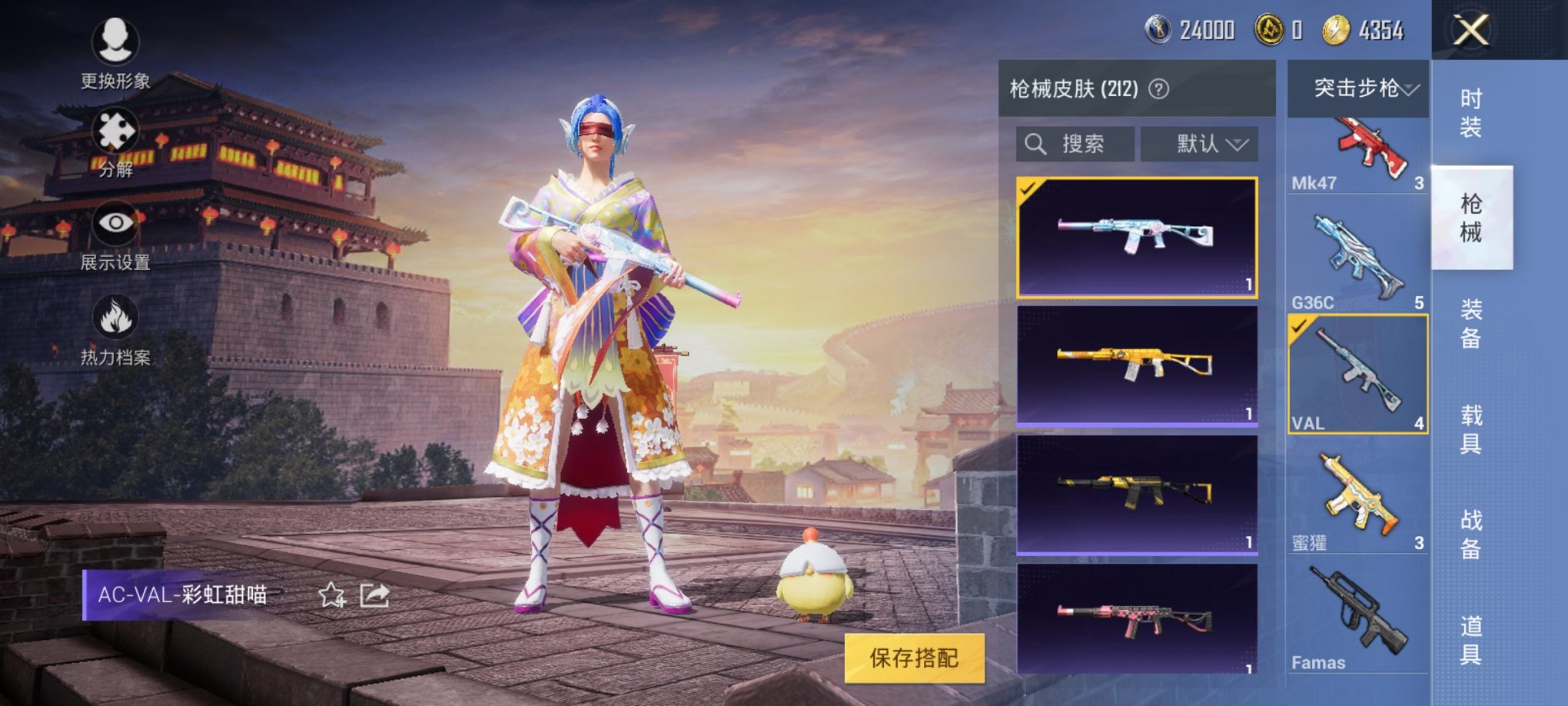Open the 更换形象 avatar change panel
The width and height of the screenshot is (1568, 706).
pyautogui.click(x=114, y=46)
